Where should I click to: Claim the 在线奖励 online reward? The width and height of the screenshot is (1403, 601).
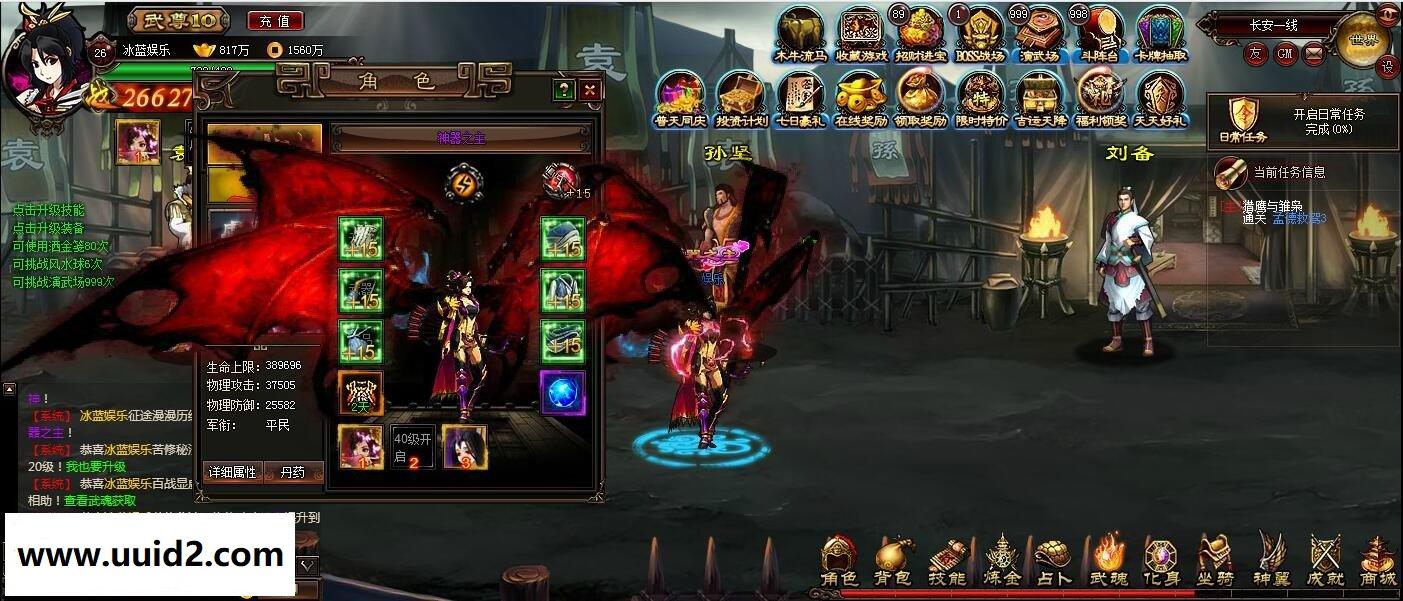(x=860, y=98)
